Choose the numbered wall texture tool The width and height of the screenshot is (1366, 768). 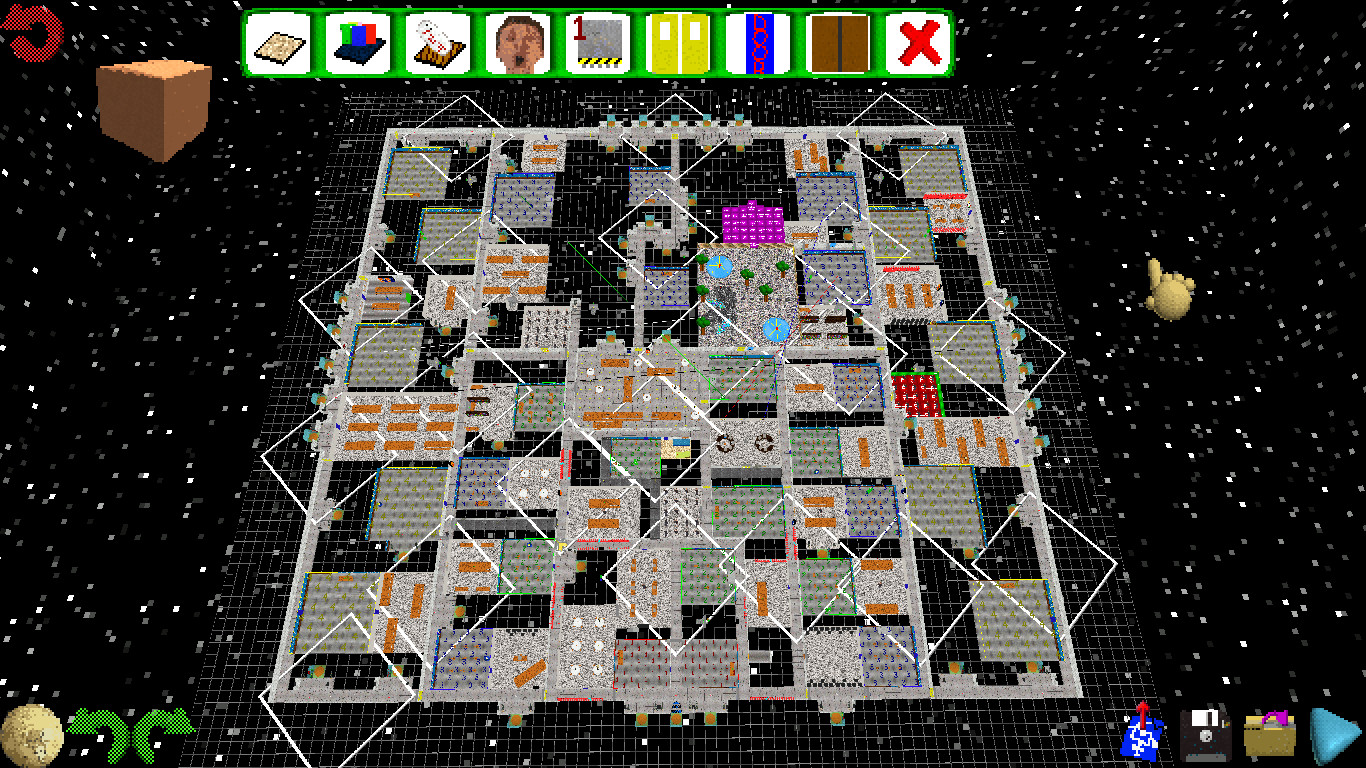598,41
